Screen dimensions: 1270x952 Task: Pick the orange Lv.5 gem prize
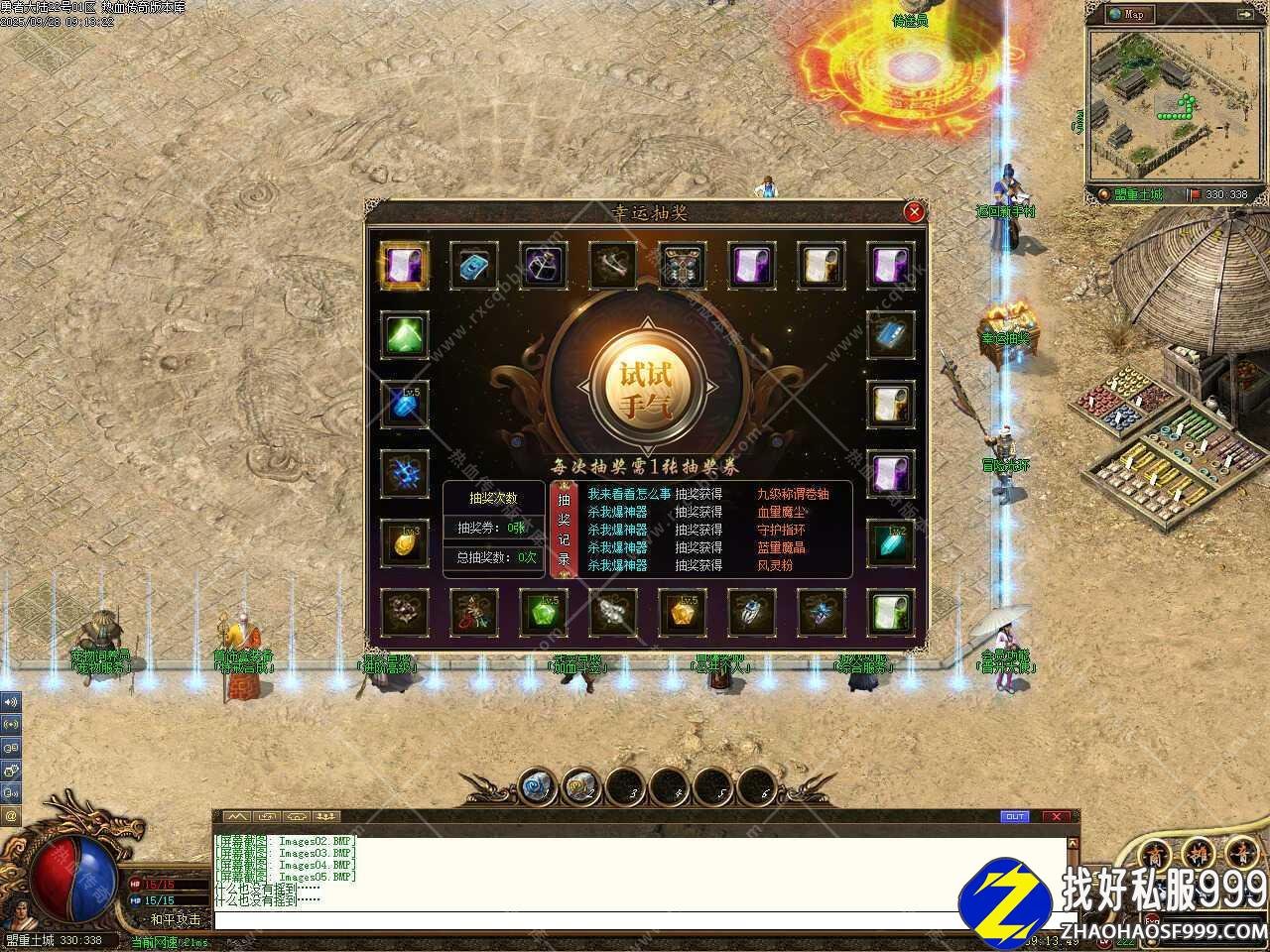pos(682,612)
